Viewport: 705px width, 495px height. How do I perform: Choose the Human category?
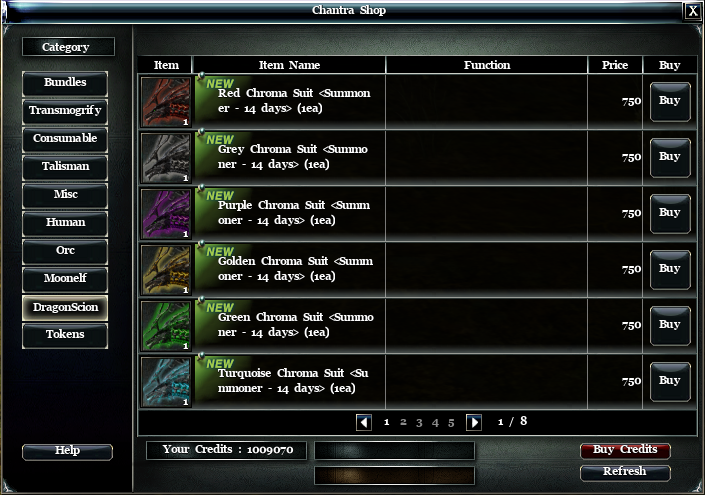pos(65,223)
